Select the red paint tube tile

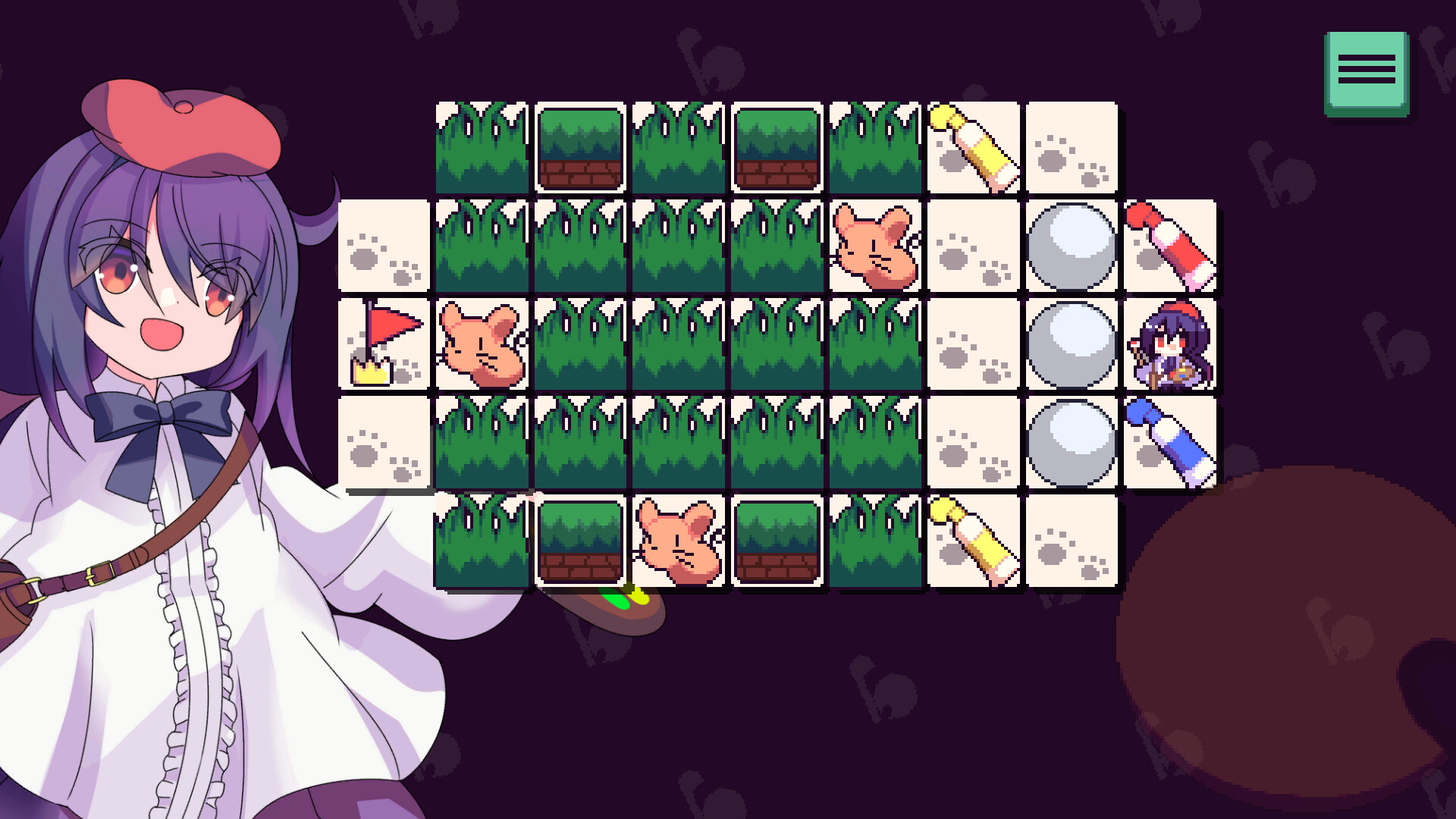pyautogui.click(x=1170, y=244)
